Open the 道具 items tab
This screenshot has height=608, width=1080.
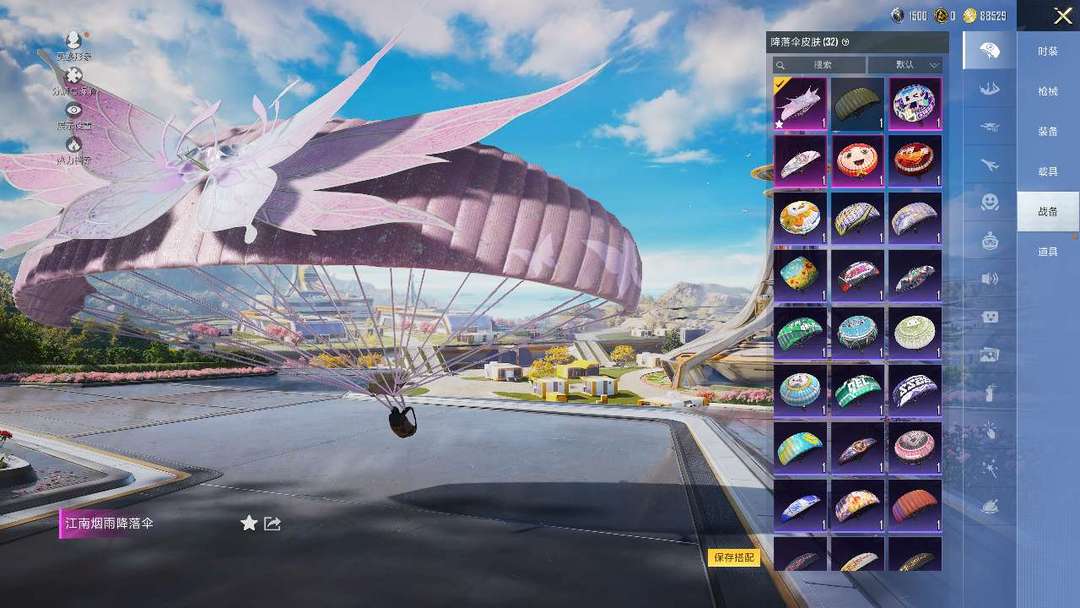click(1047, 251)
